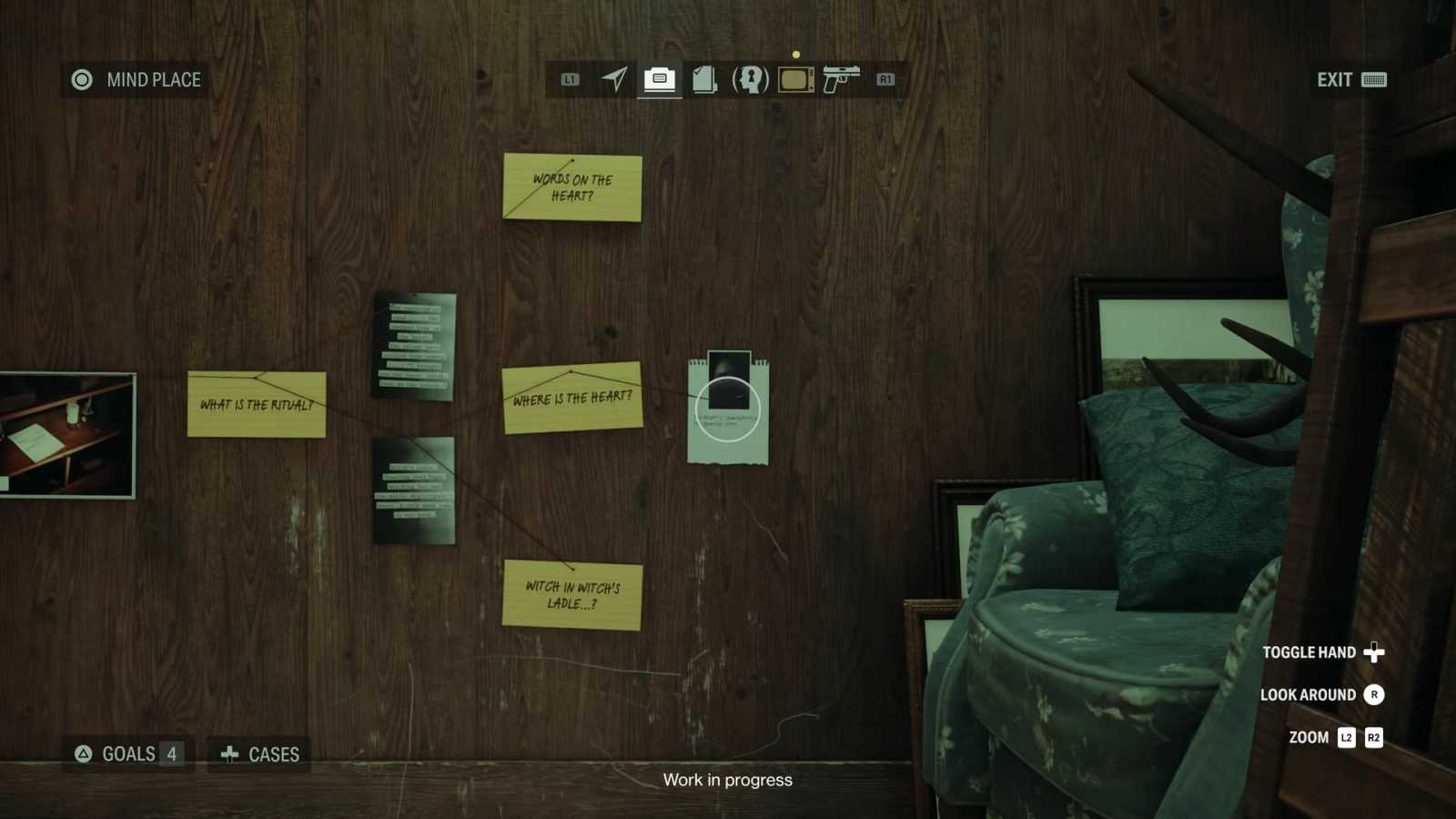Click the L1 shoulder button prompt
The height and width of the screenshot is (819, 1456).
(x=571, y=80)
